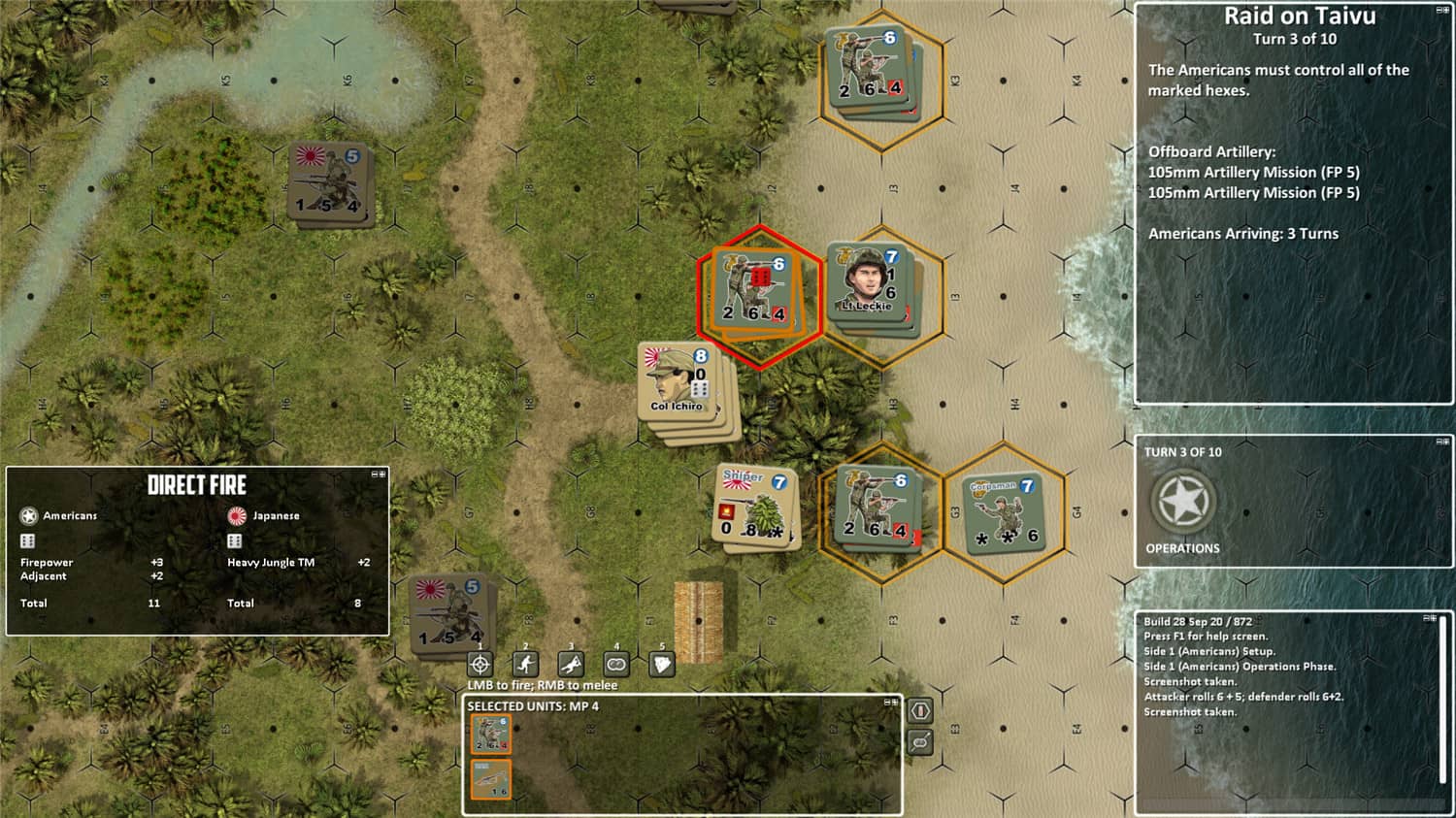Collapse the Direct Fire panel

(x=375, y=474)
